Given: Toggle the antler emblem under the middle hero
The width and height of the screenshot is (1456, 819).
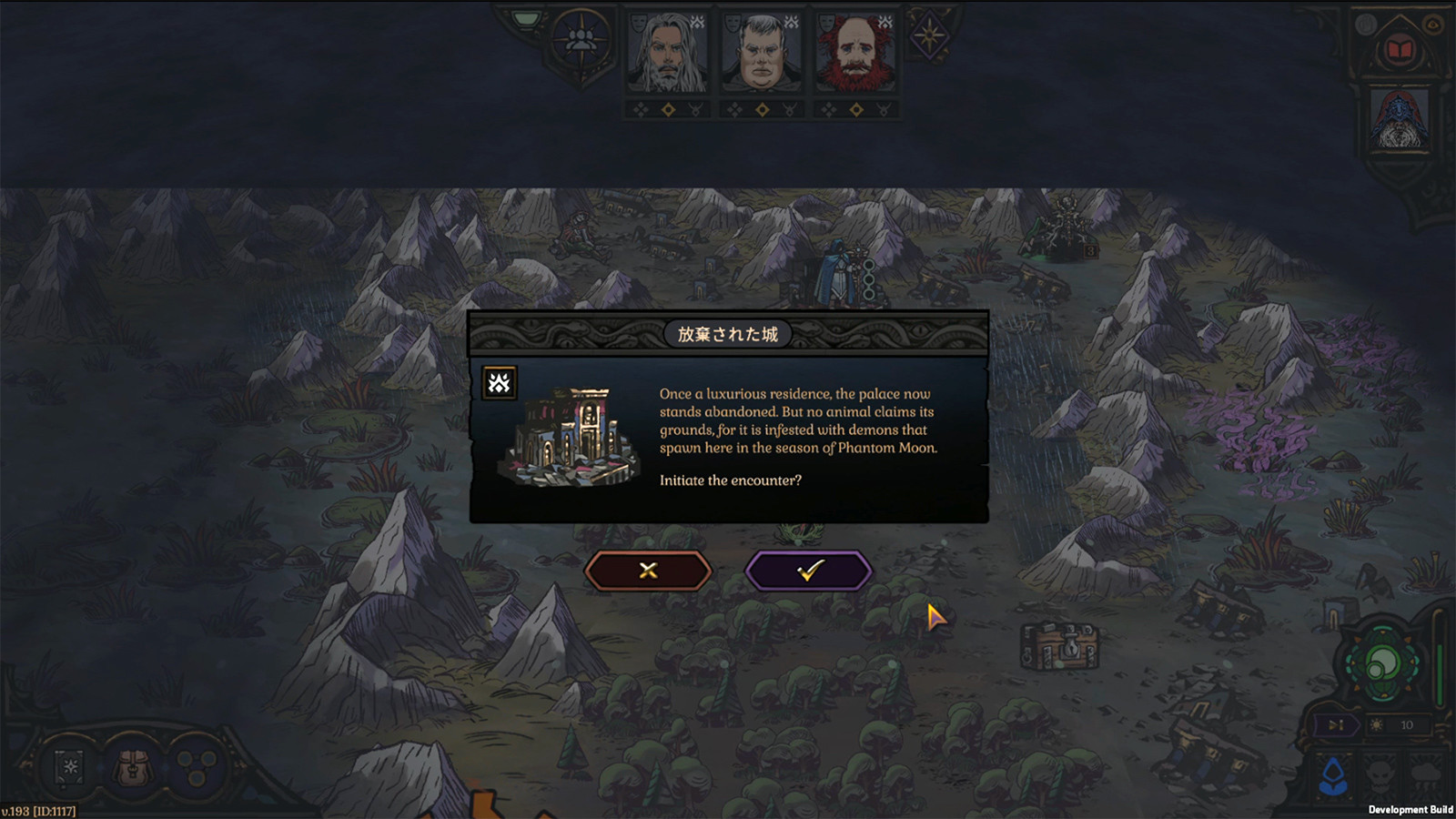Looking at the screenshot, I should (788, 108).
